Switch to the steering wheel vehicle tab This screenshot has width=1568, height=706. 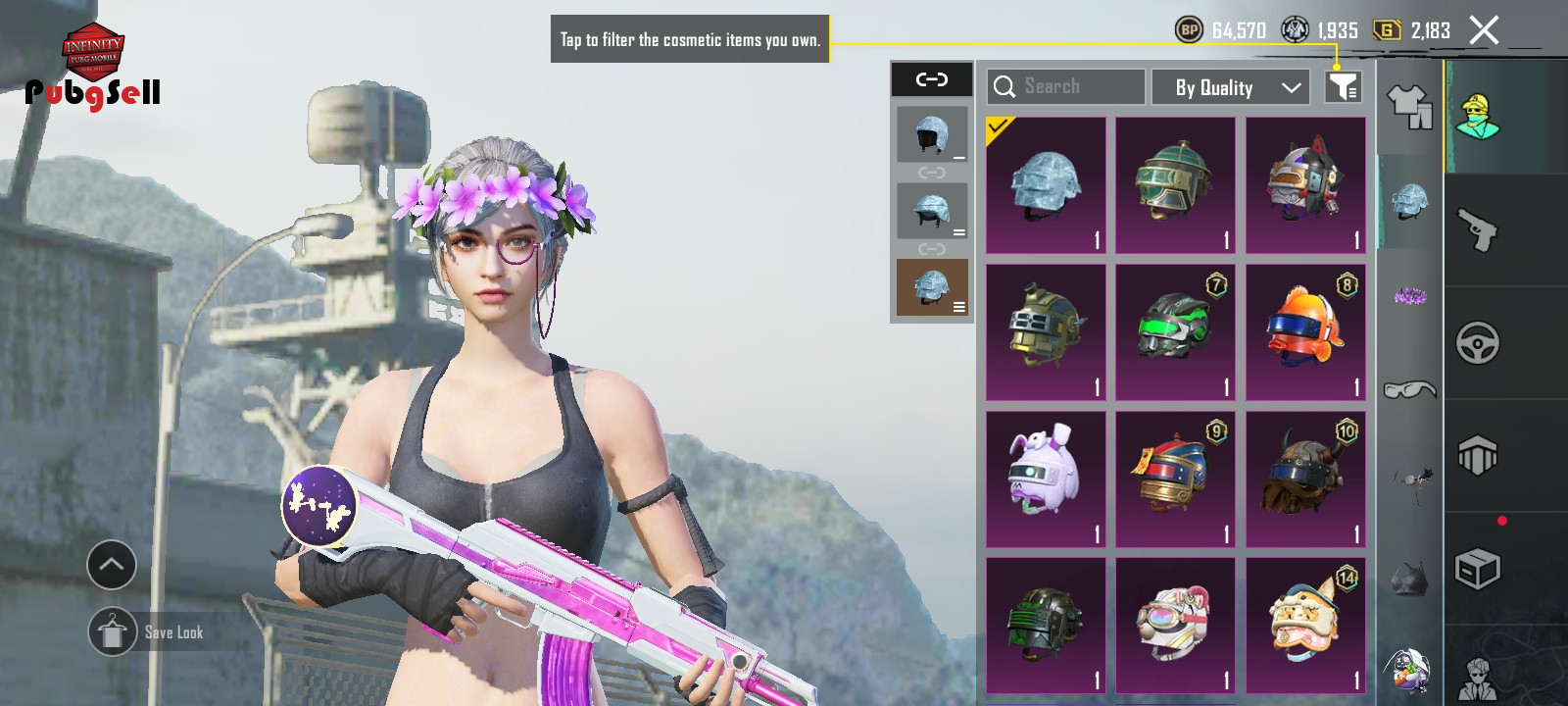click(x=1478, y=343)
